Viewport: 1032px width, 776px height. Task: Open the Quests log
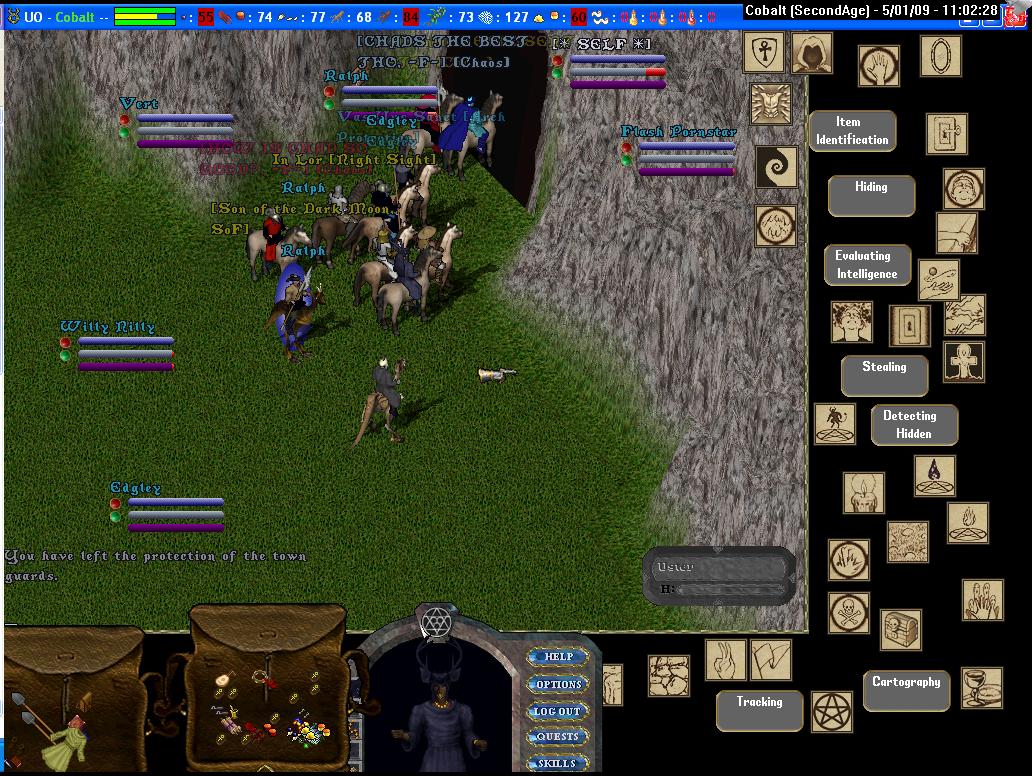tap(558, 737)
